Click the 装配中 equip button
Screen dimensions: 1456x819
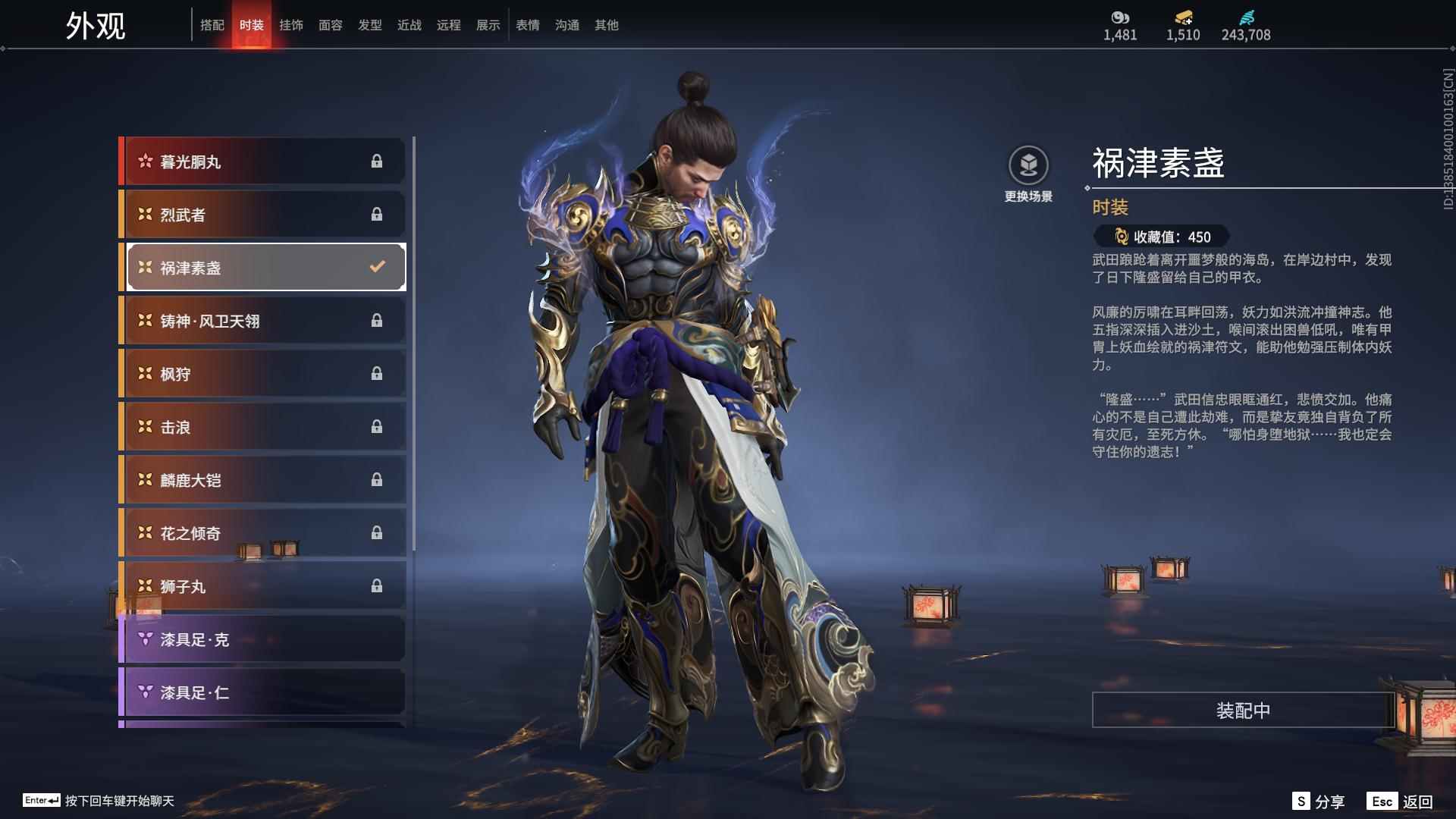(x=1241, y=711)
